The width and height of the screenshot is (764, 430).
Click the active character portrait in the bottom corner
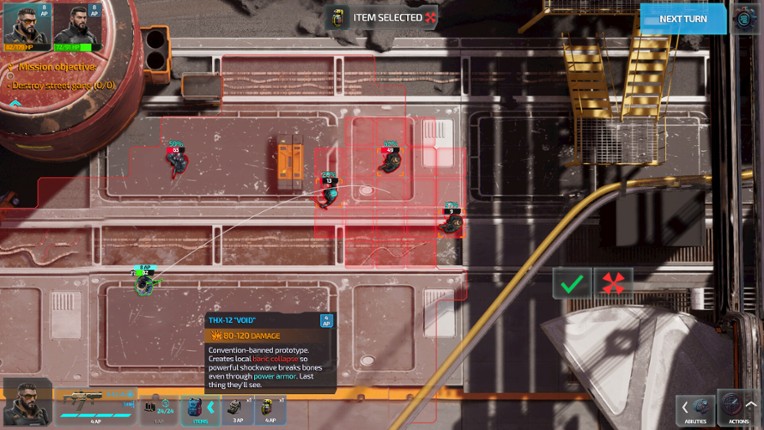click(x=27, y=404)
